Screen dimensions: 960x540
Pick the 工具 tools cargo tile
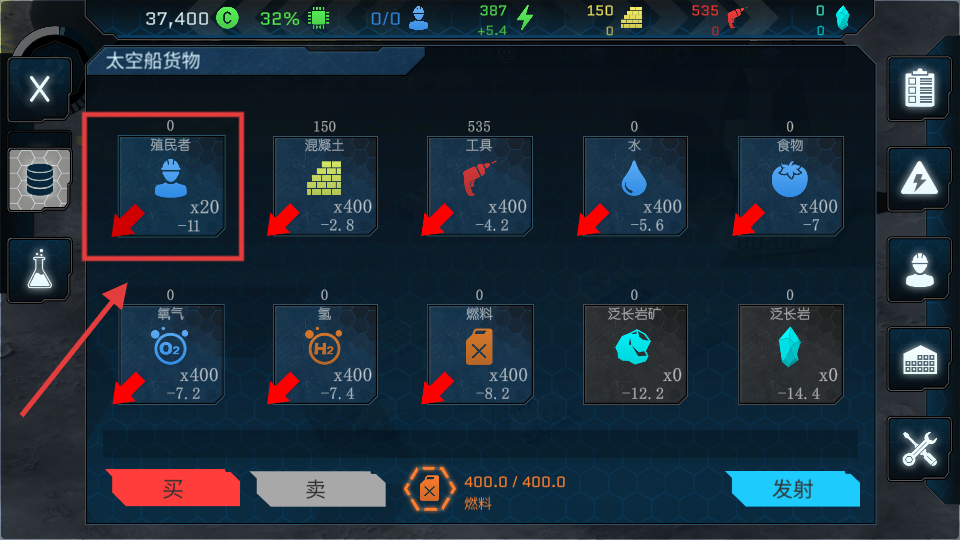[480, 186]
